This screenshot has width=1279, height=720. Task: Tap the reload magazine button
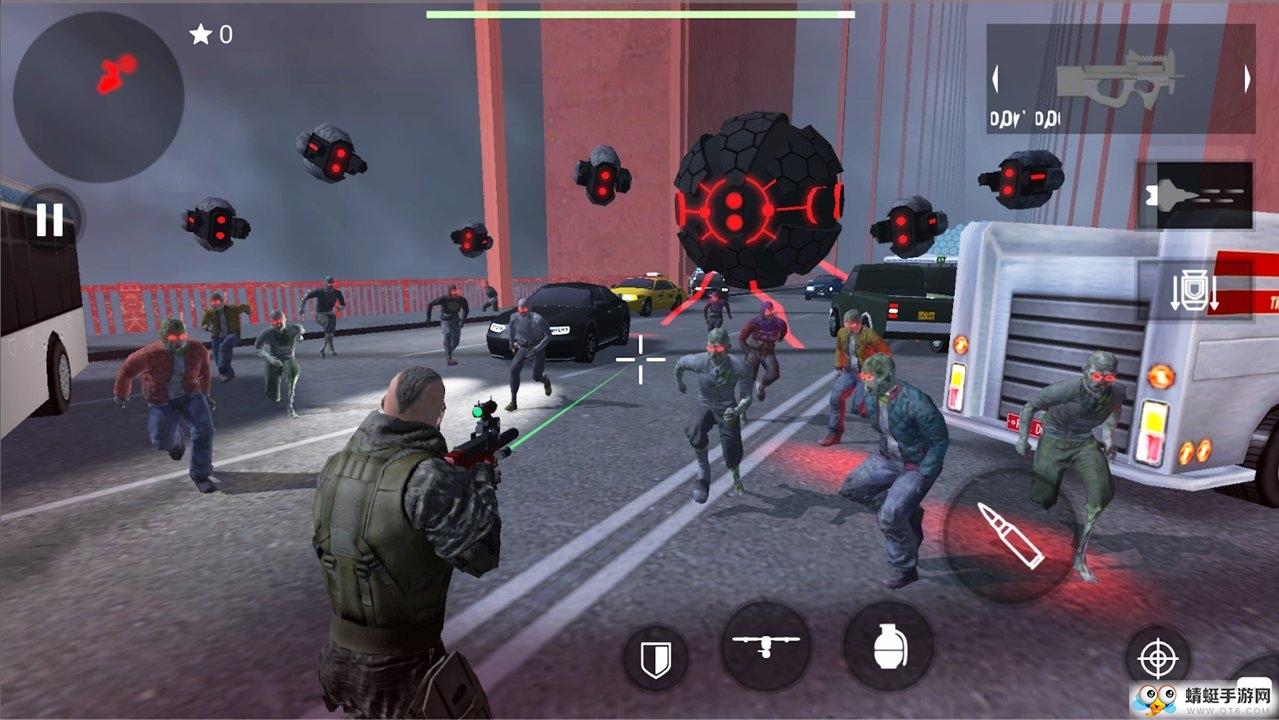coord(1194,291)
